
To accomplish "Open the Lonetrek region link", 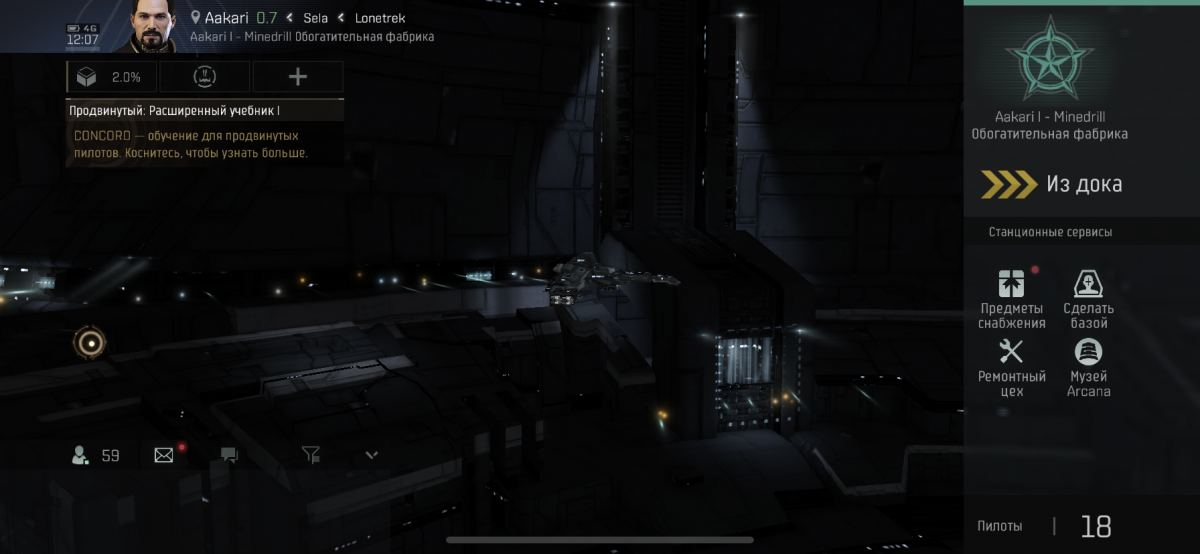I will pyautogui.click(x=380, y=18).
